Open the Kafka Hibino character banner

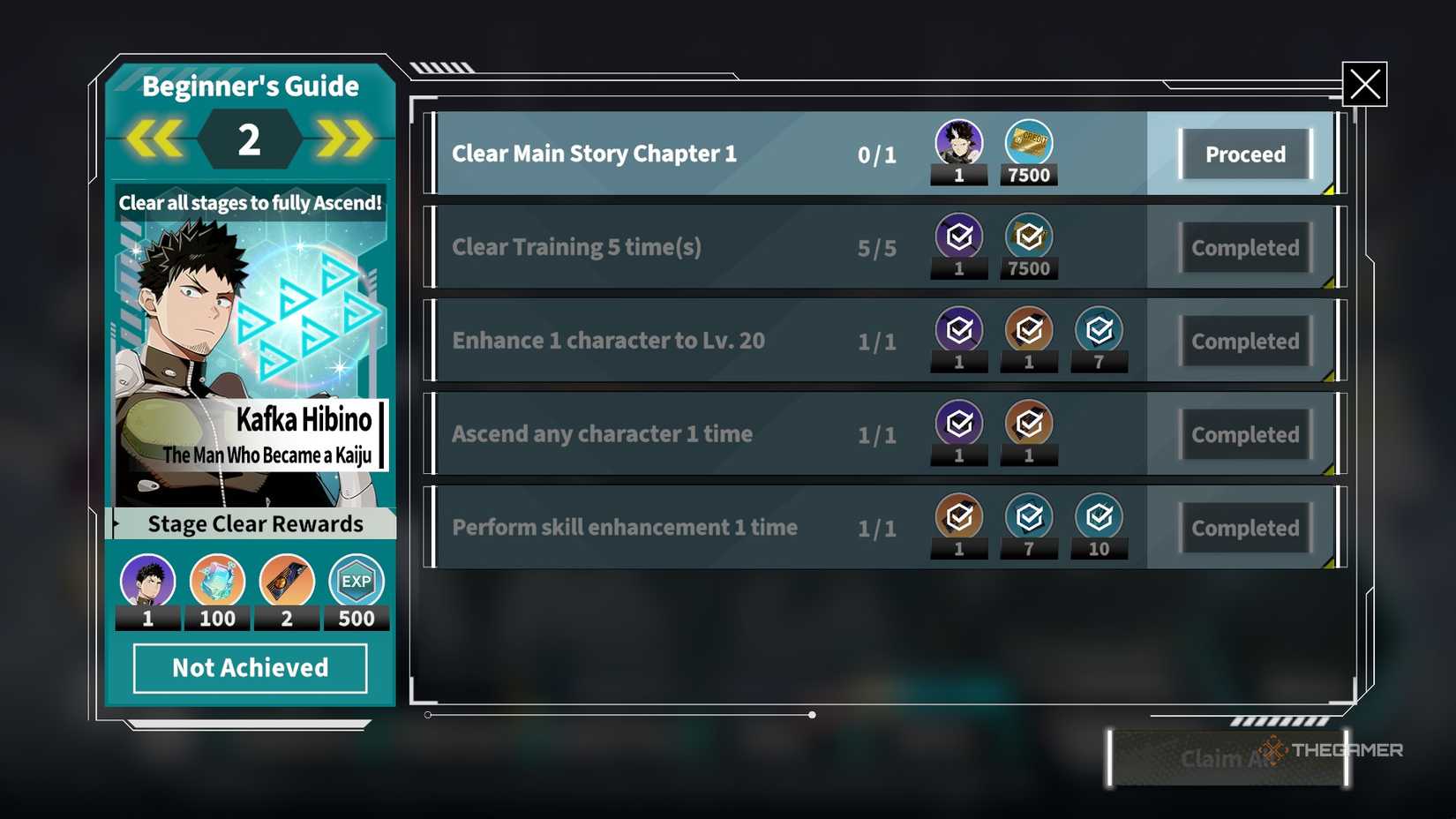[251, 353]
